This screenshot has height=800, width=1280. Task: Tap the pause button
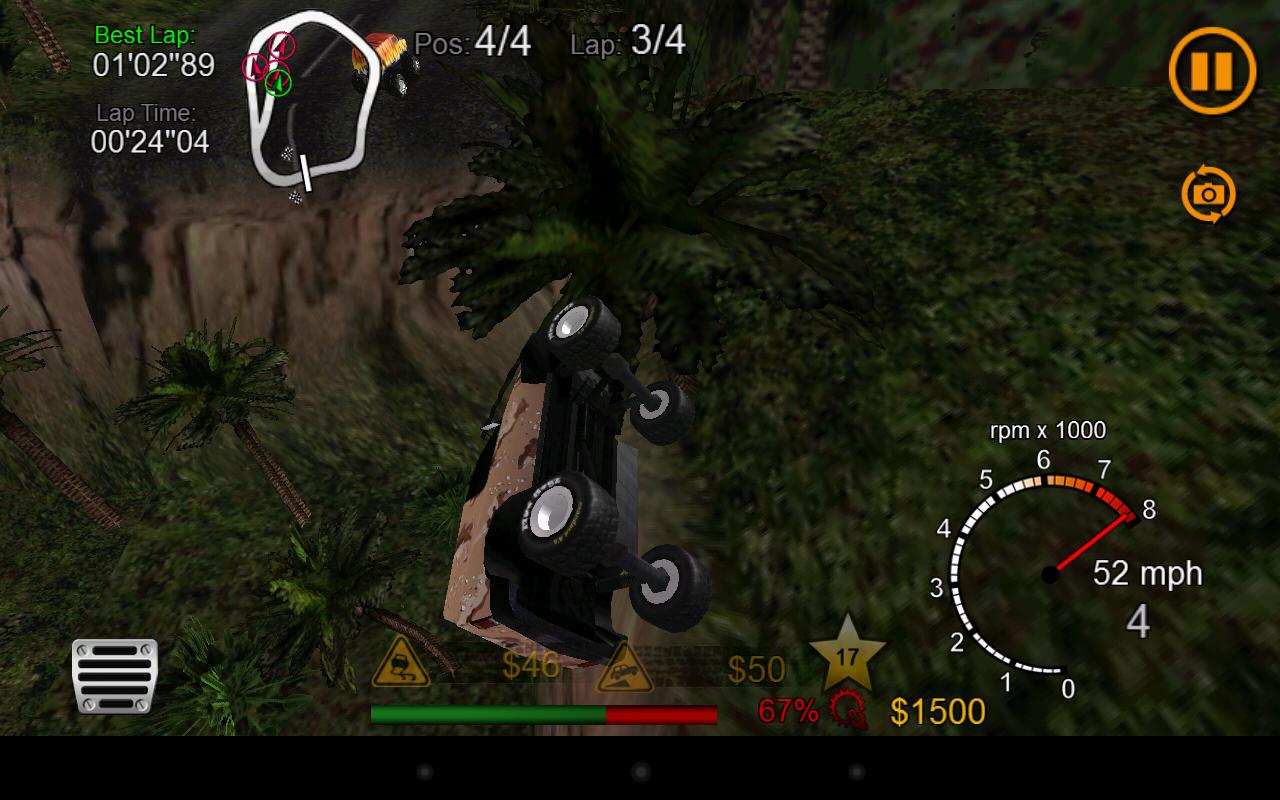coord(1211,70)
